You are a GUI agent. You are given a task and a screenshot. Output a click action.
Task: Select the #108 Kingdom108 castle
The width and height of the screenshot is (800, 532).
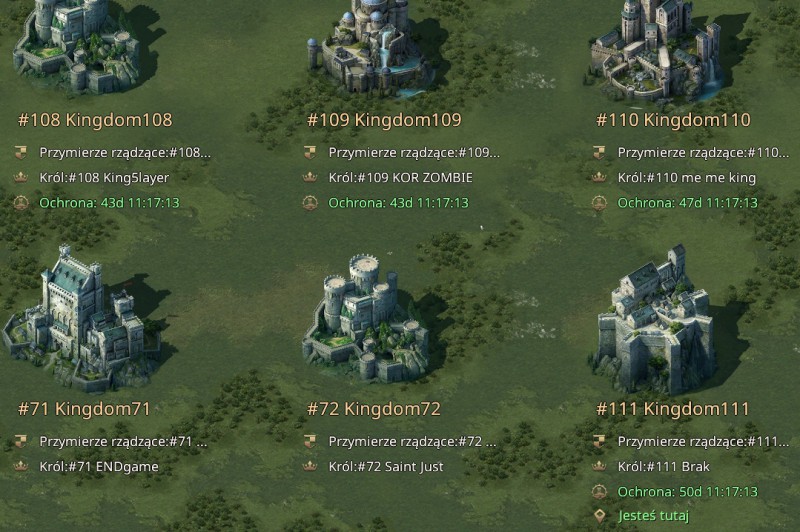click(x=75, y=45)
